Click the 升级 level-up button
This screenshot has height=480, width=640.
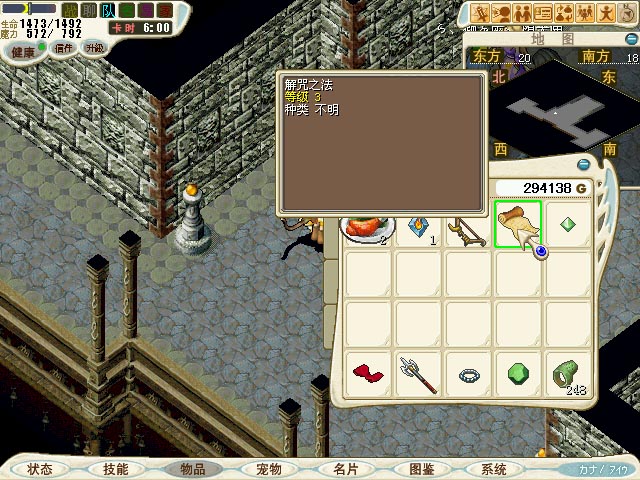coord(94,48)
